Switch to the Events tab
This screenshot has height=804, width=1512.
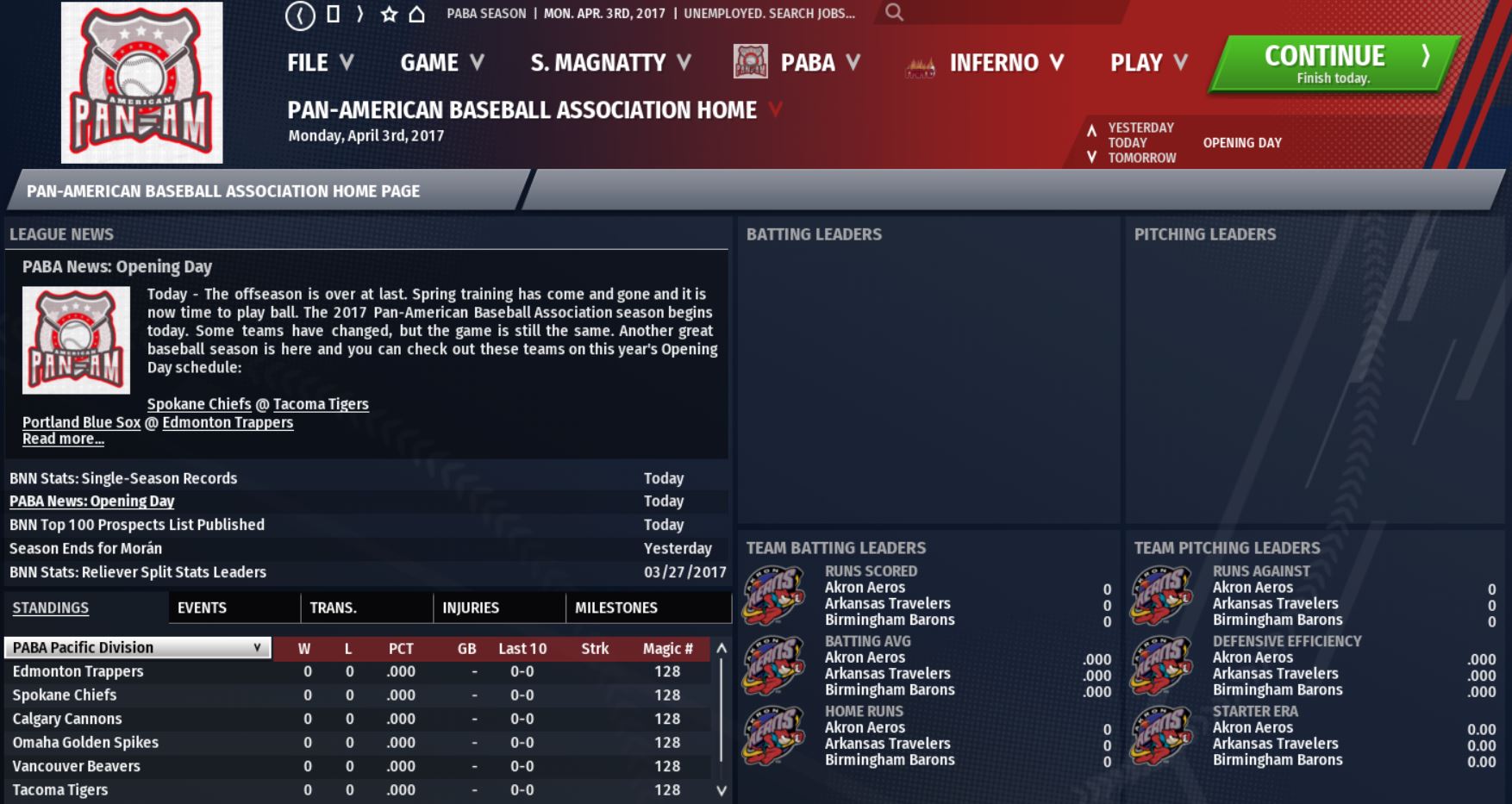coord(202,608)
